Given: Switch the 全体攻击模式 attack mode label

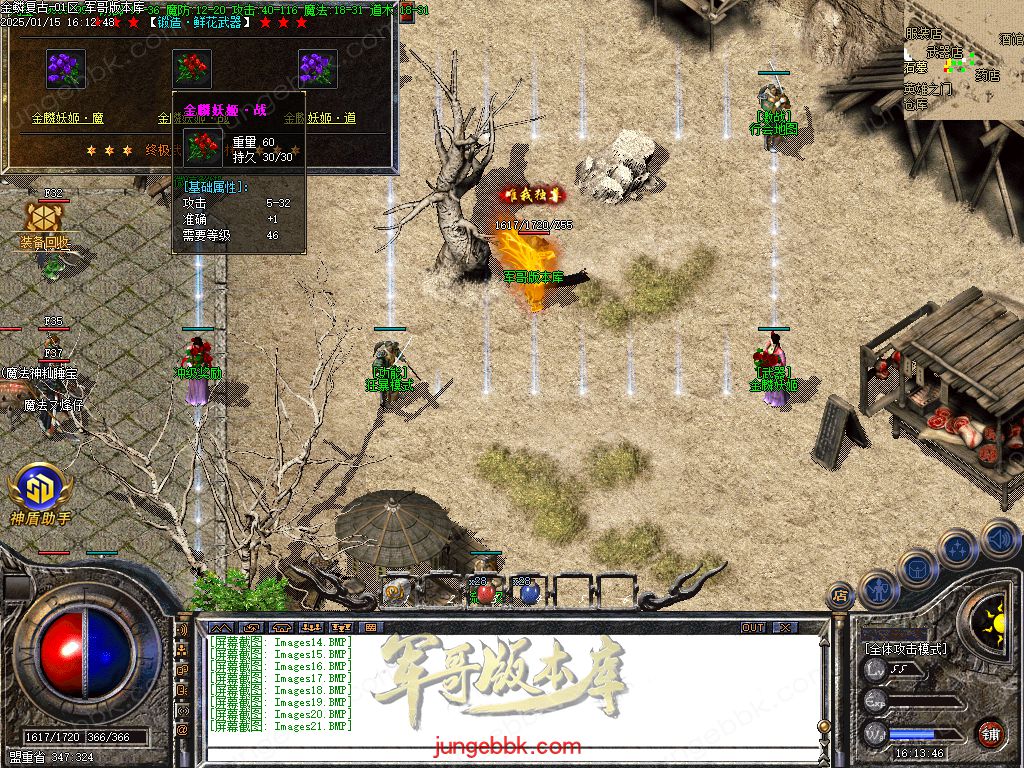Looking at the screenshot, I should (906, 648).
